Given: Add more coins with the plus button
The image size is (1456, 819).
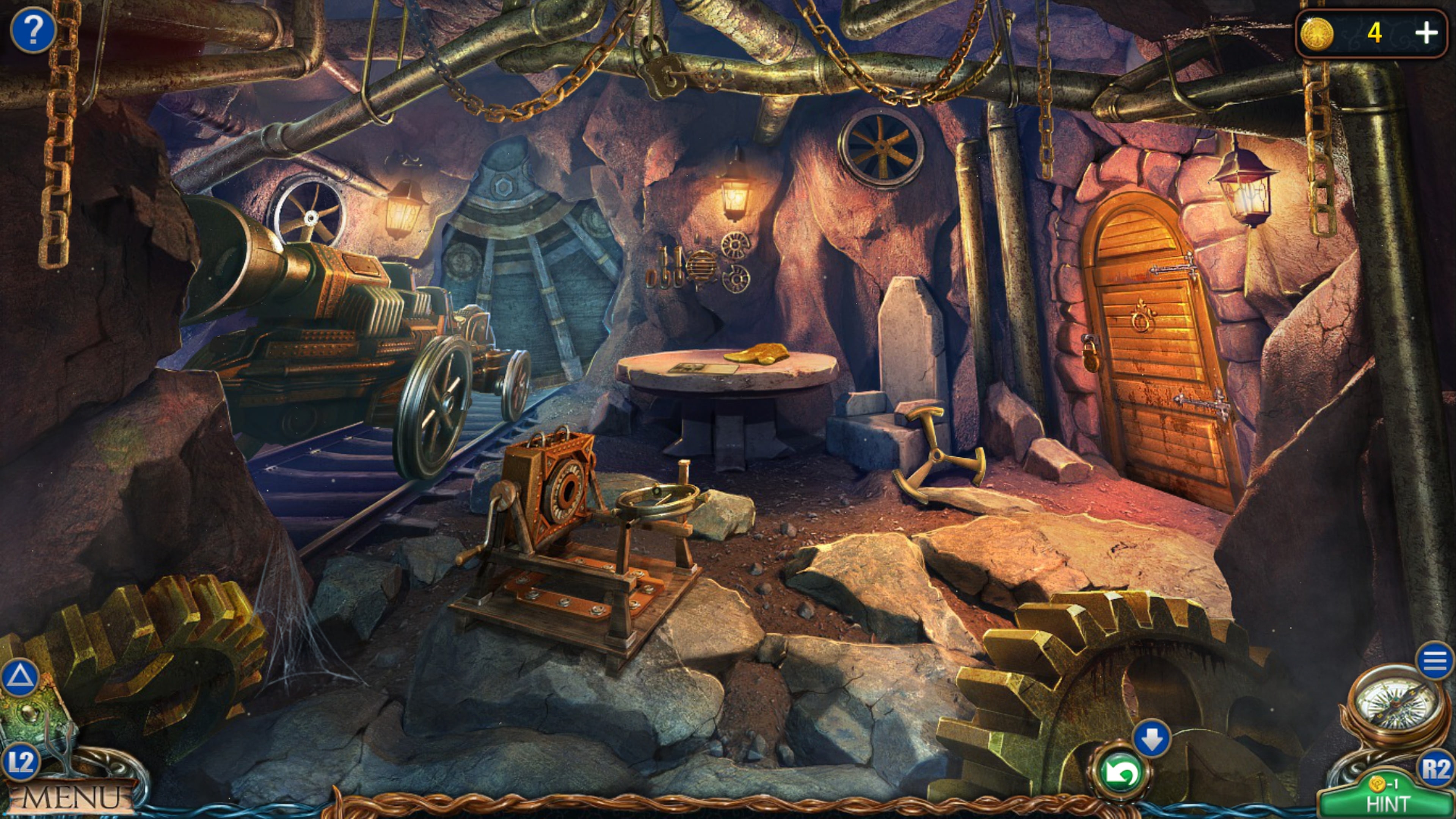Looking at the screenshot, I should click(x=1426, y=33).
